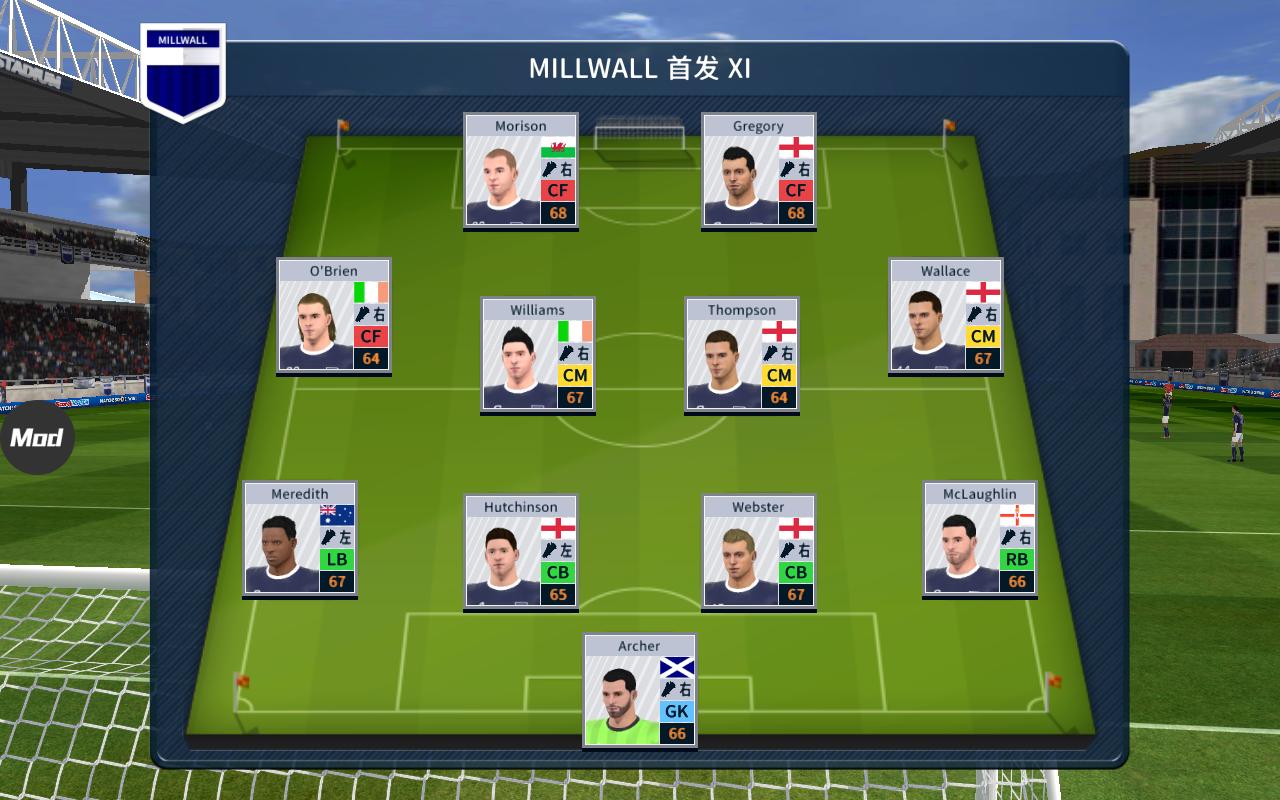
Task: Choose right back McLaughlin's card
Action: pyautogui.click(x=979, y=540)
